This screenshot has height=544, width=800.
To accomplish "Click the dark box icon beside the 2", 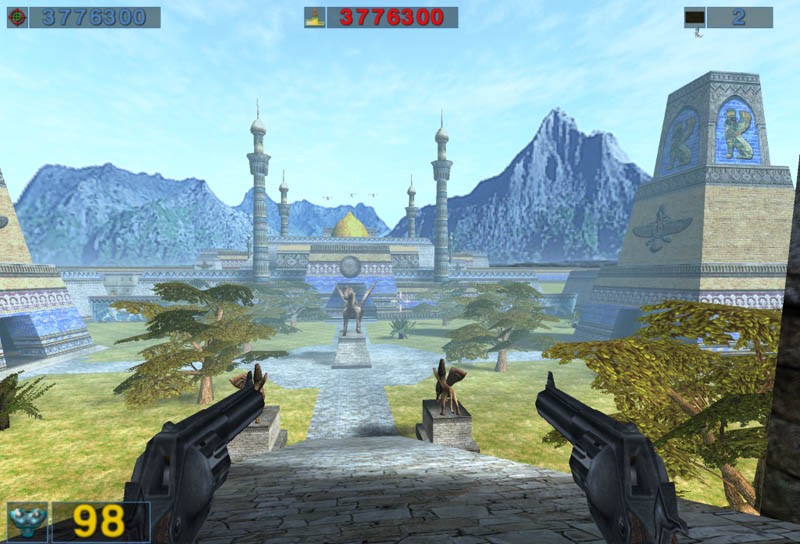I will tap(695, 17).
